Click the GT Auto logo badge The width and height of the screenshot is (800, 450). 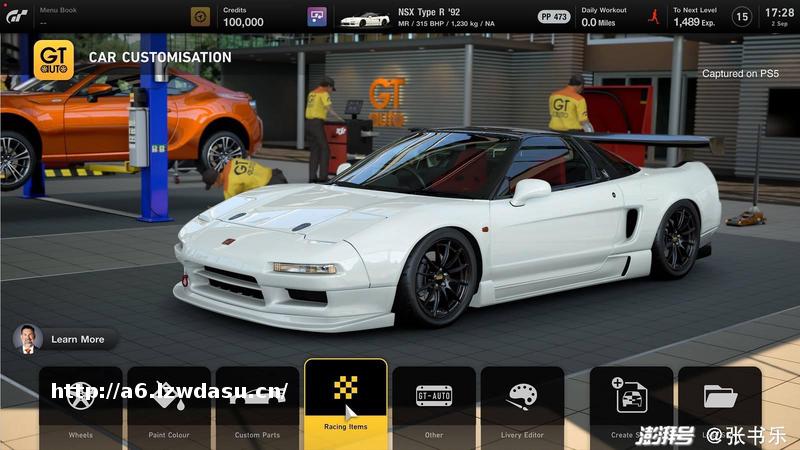coord(53,59)
